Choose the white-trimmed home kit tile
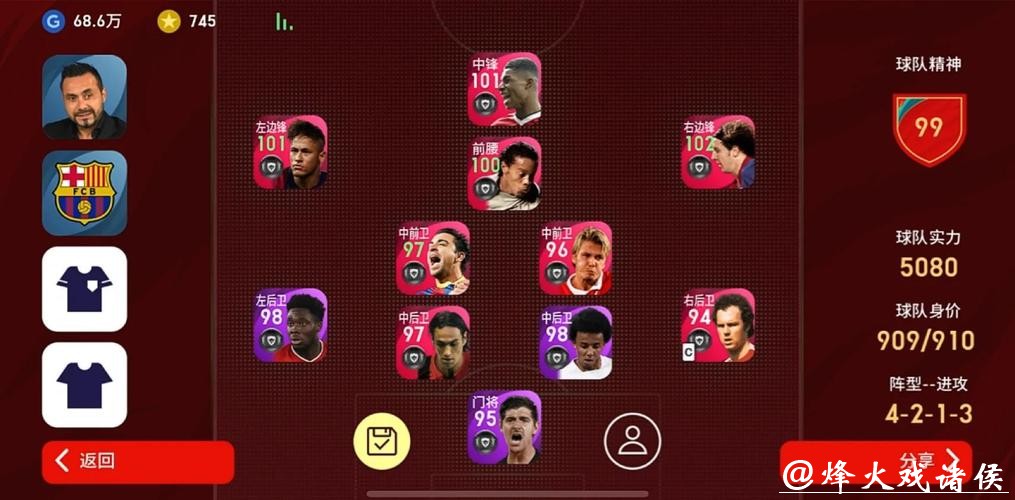The width and height of the screenshot is (1015, 500). [x=84, y=289]
